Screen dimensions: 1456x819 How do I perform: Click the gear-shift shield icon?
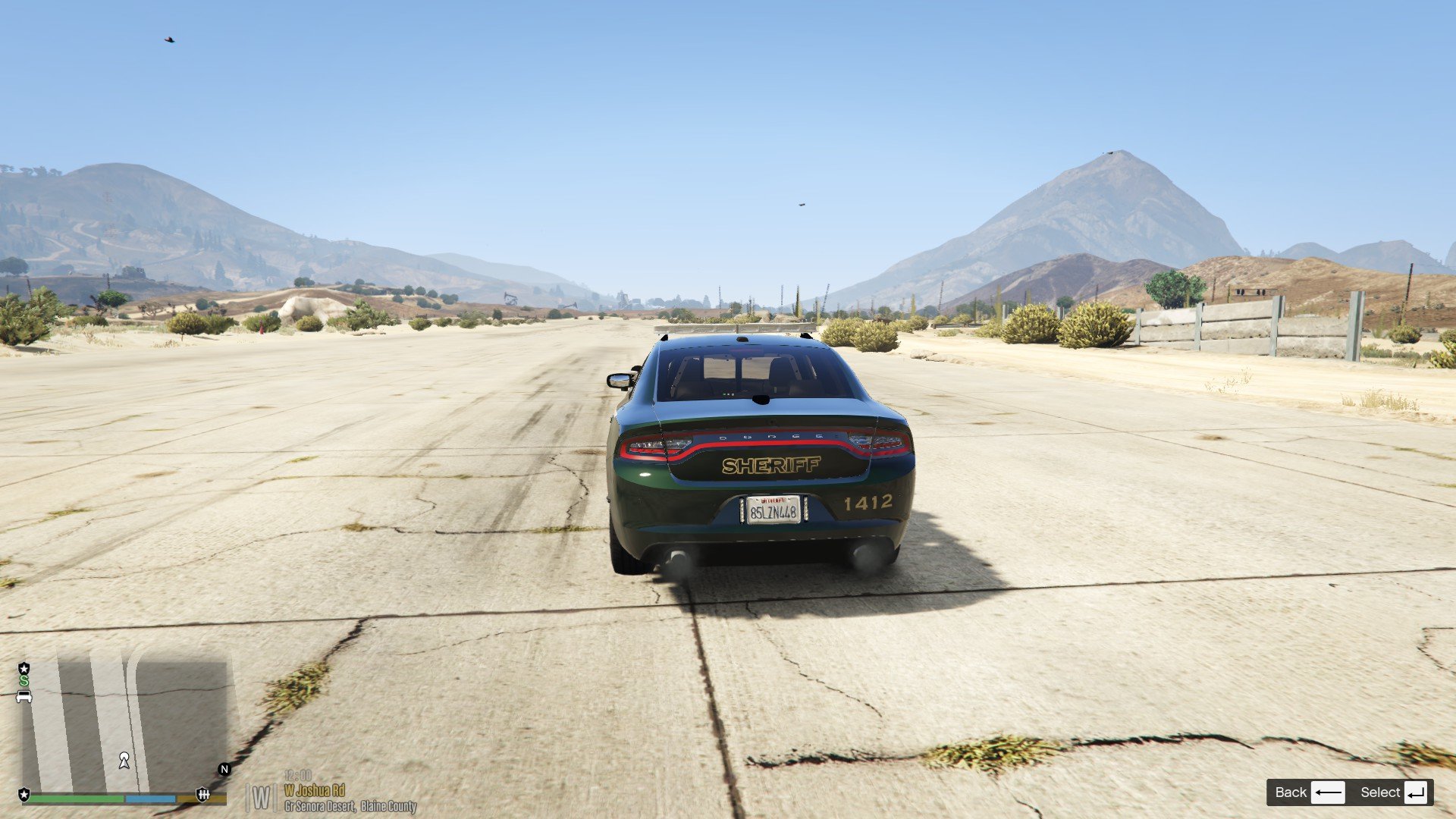[x=202, y=794]
